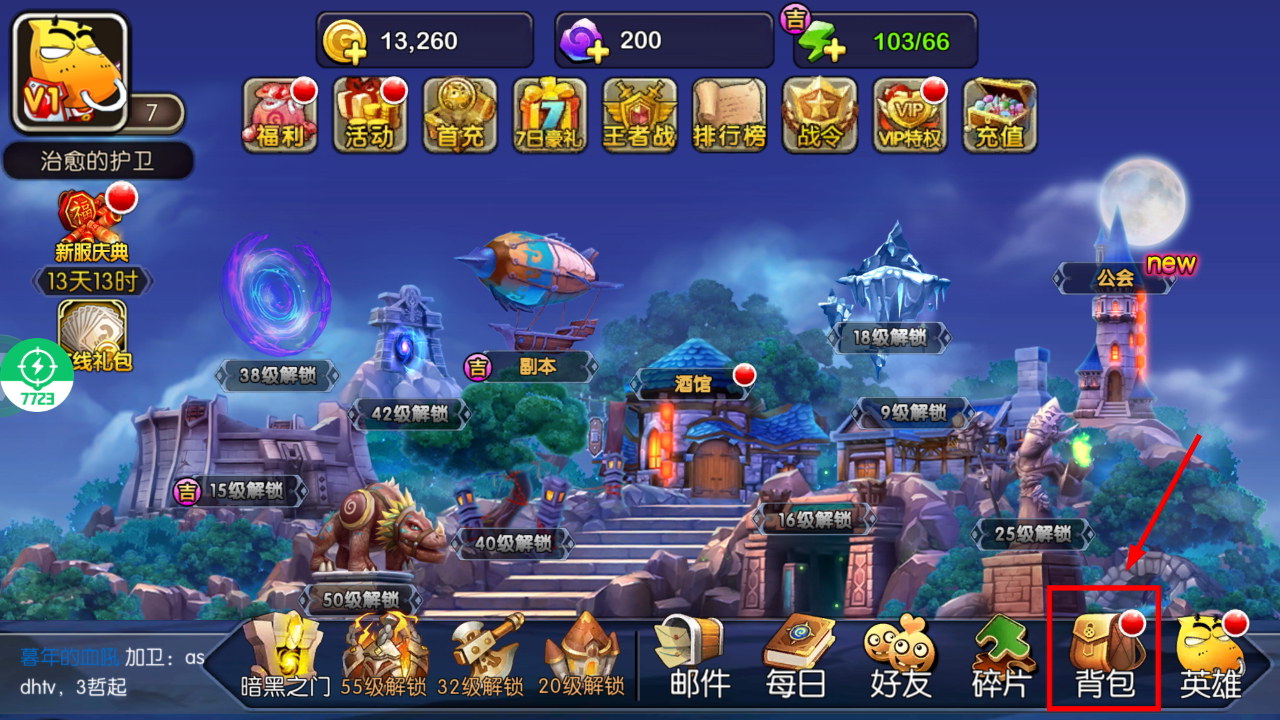Open the 7日豪礼 seven-day gift
The height and width of the screenshot is (720, 1280).
[550, 115]
